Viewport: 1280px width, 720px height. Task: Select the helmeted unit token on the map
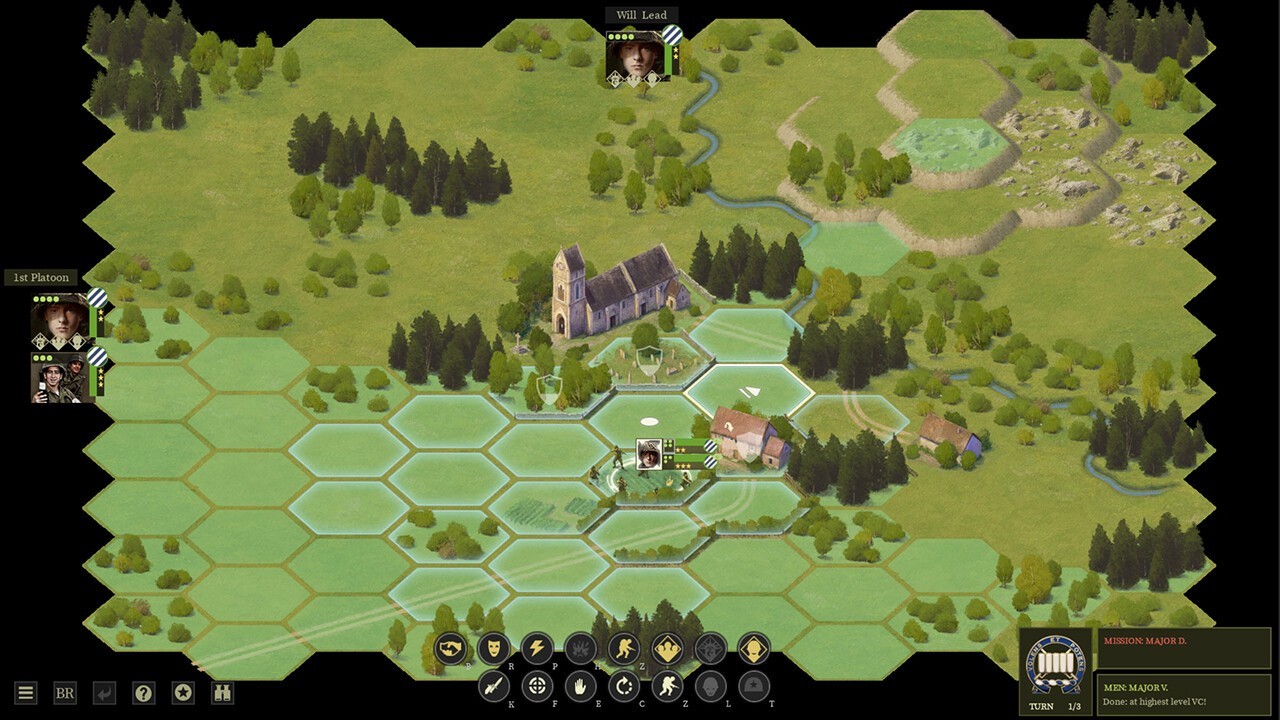(648, 455)
